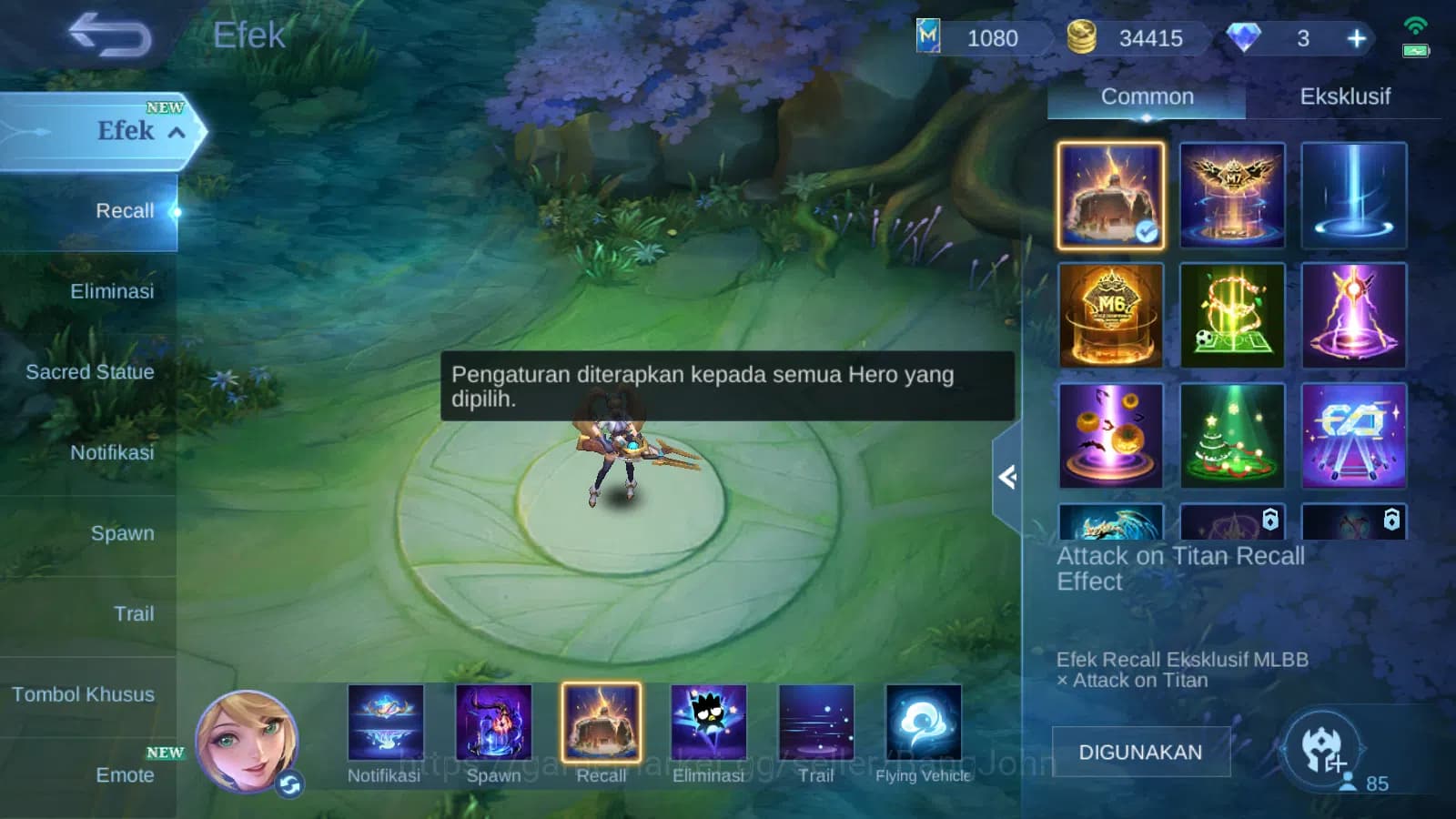Open the Spawn effect icon in bottom bar

point(495,723)
